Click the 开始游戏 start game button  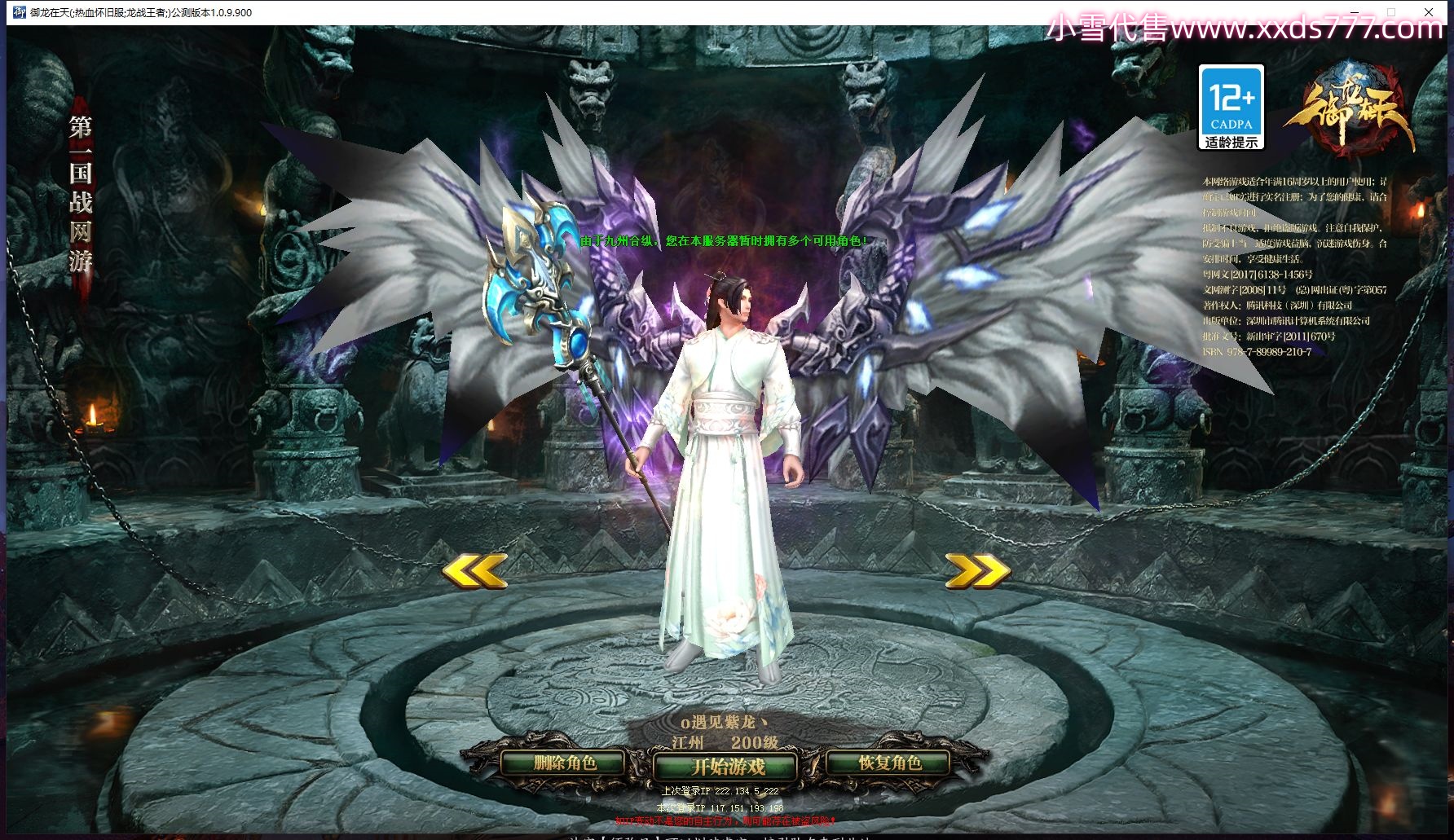[726, 767]
